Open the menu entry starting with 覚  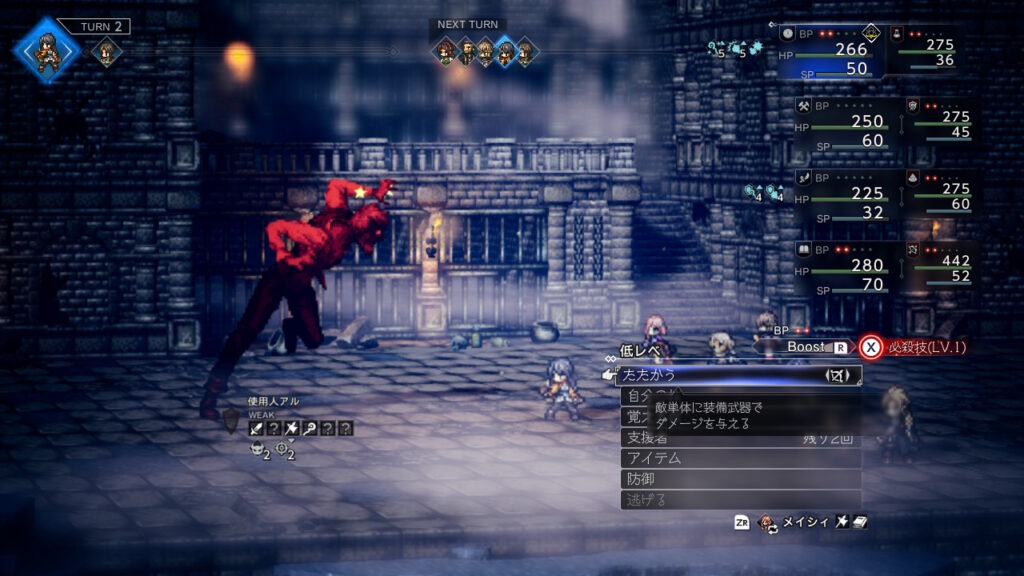pyautogui.click(x=634, y=417)
